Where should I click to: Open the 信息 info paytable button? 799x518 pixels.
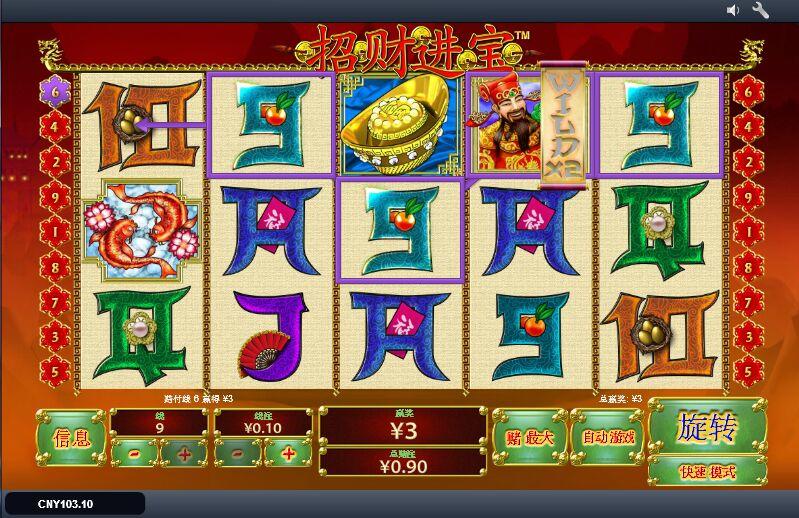point(70,437)
